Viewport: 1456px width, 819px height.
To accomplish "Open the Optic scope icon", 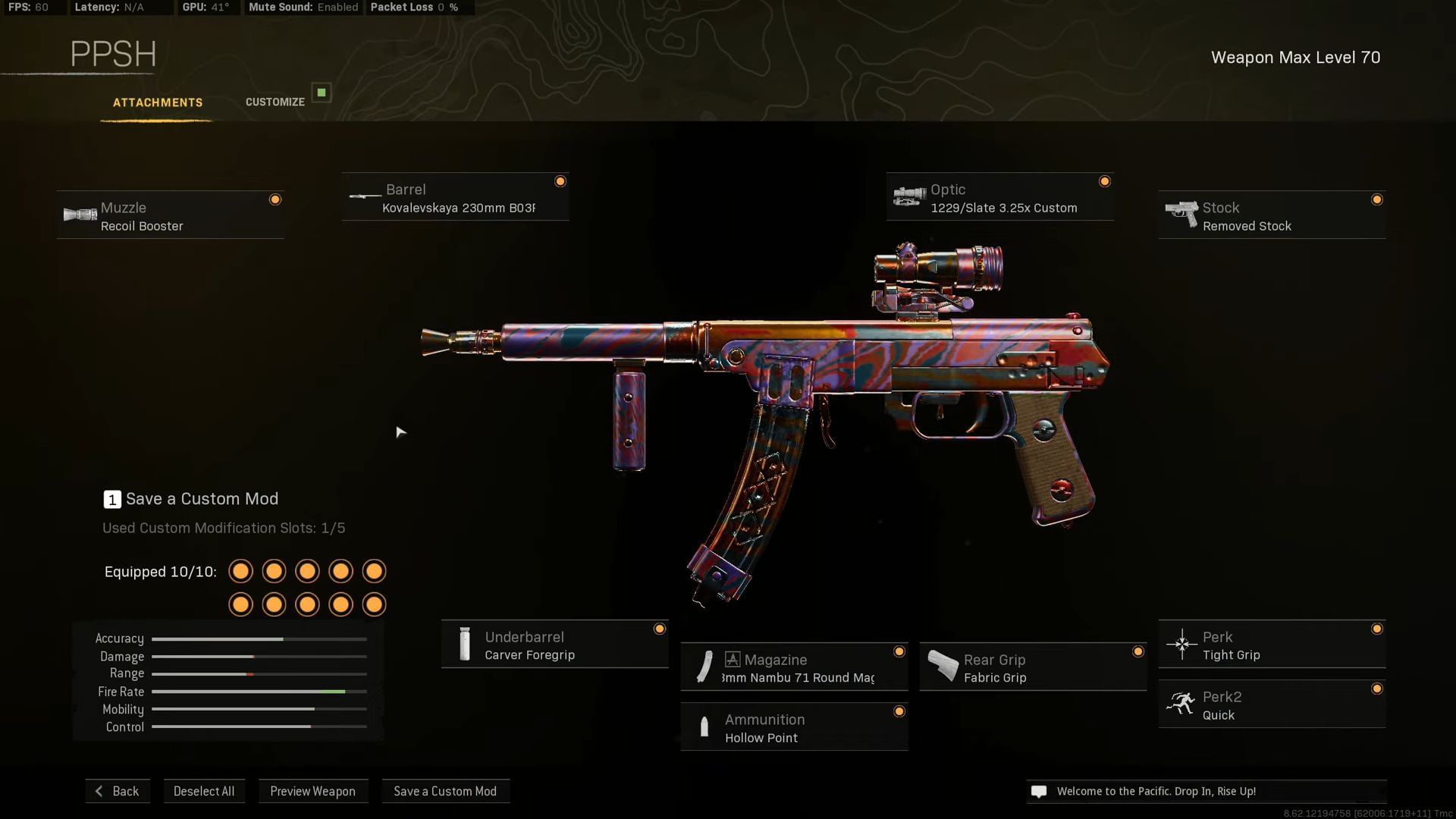I will click(910, 196).
